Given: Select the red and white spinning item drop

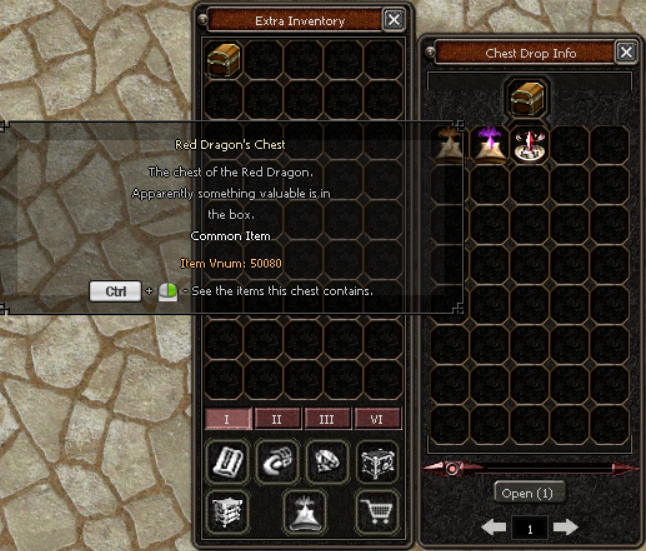Looking at the screenshot, I should coord(529,145).
